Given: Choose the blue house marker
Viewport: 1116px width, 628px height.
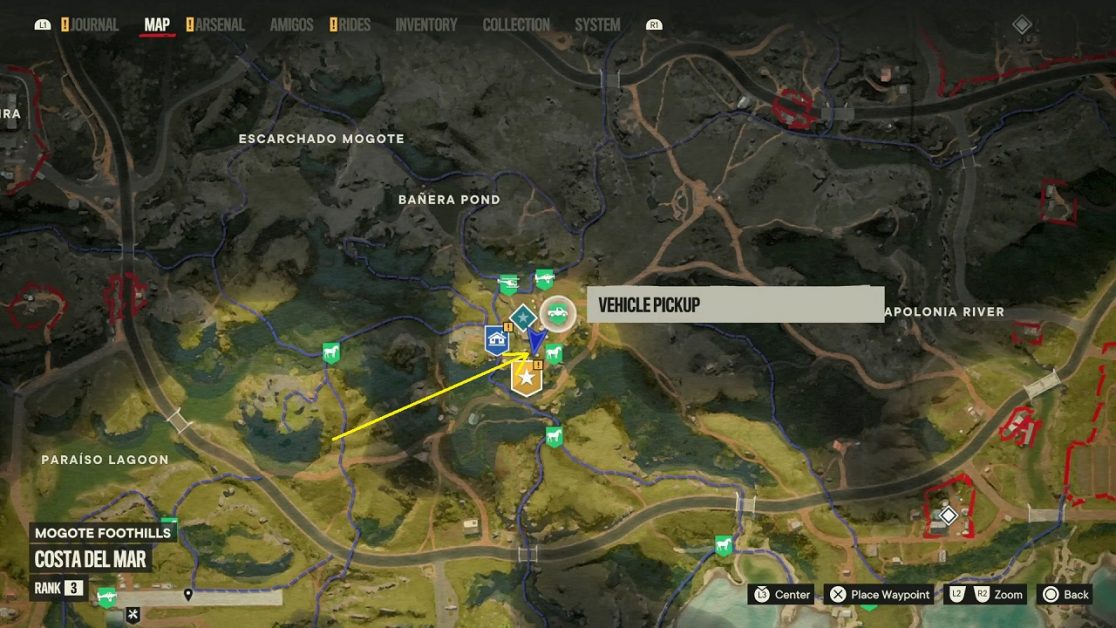Looking at the screenshot, I should (497, 340).
